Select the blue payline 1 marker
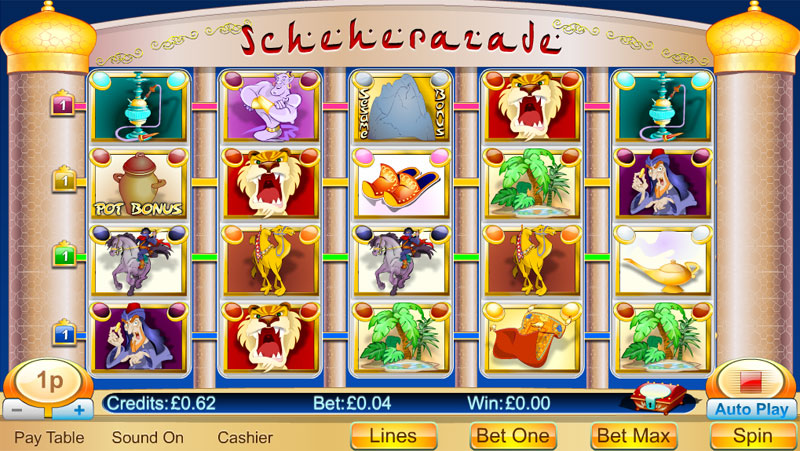 (x=64, y=331)
